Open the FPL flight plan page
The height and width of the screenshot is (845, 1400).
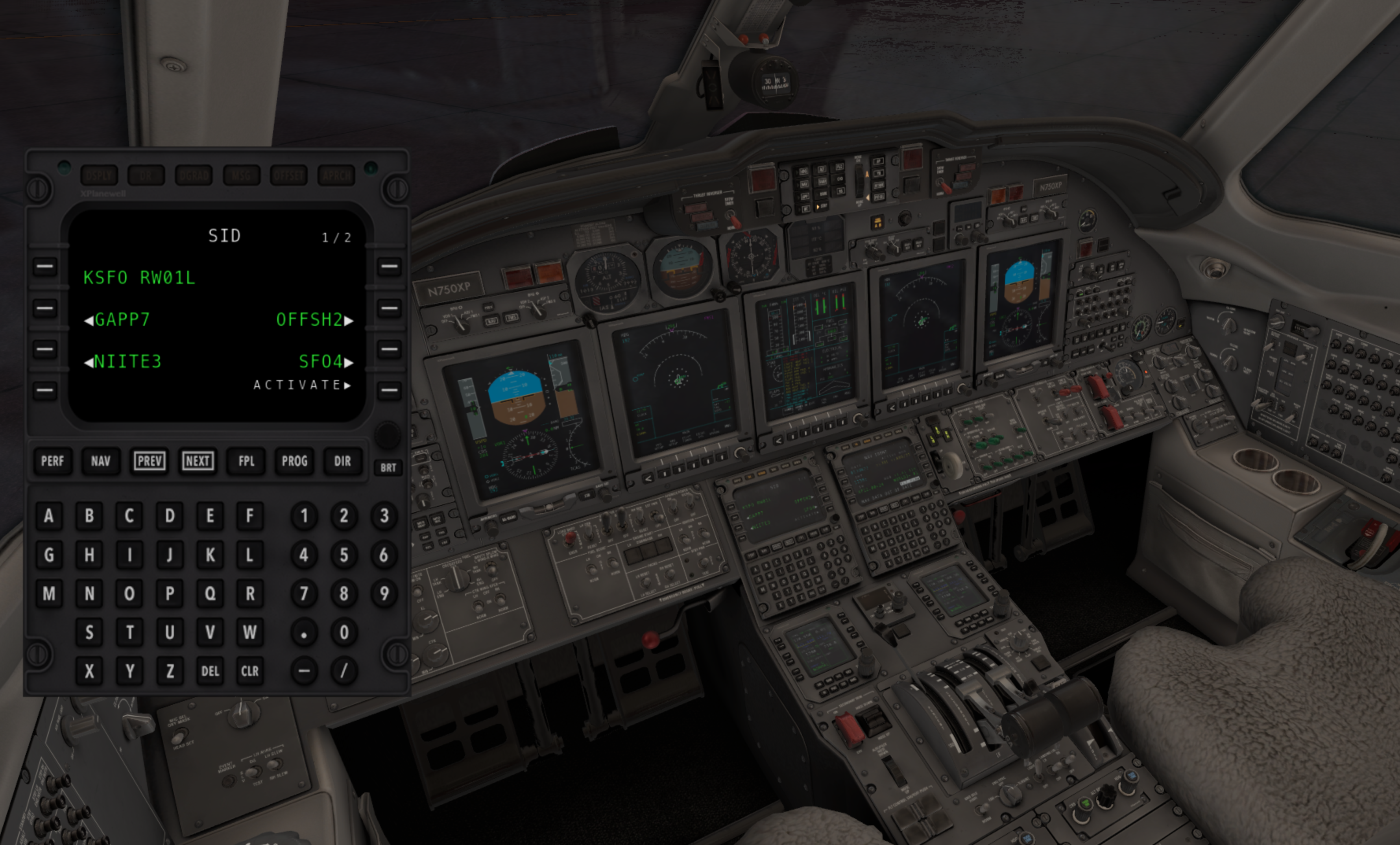(246, 461)
